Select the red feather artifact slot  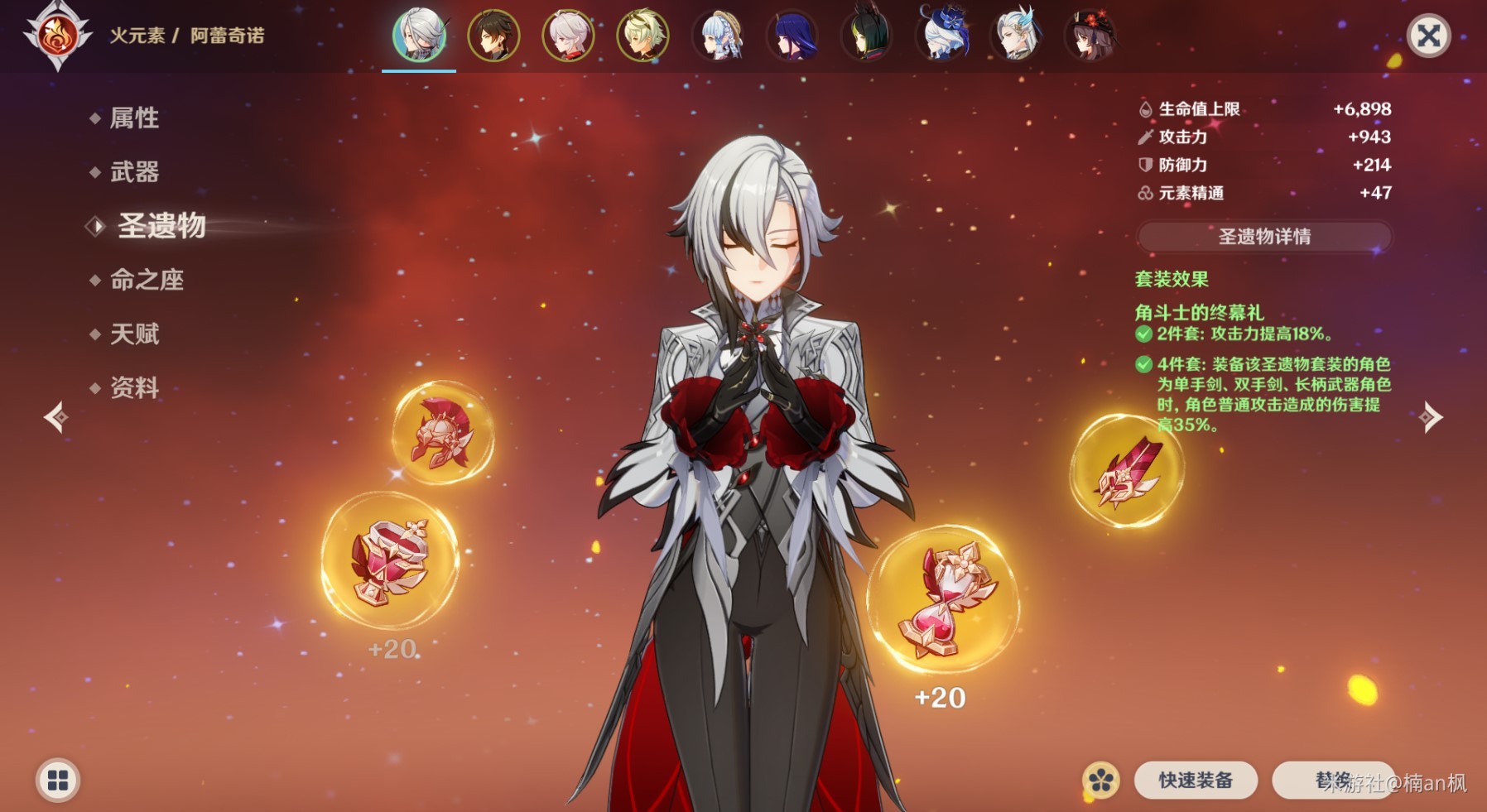tap(1127, 471)
